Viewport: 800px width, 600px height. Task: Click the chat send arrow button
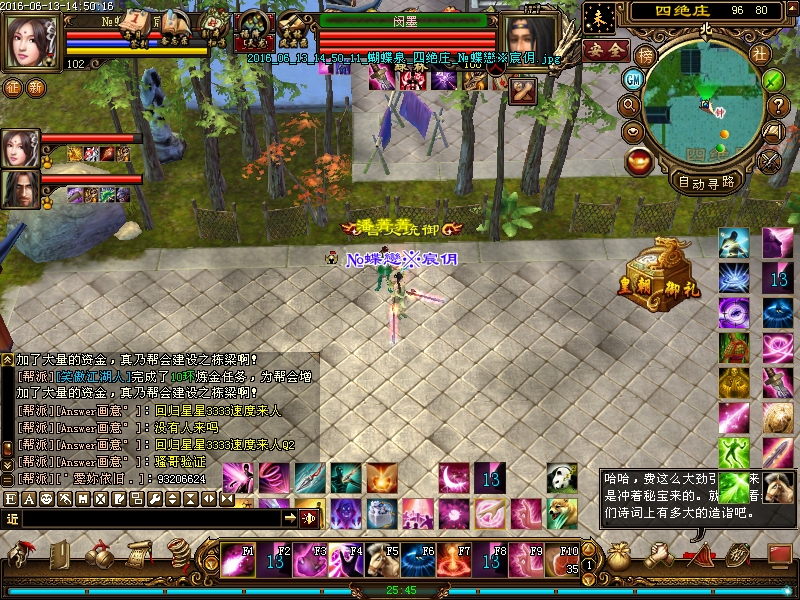(289, 518)
